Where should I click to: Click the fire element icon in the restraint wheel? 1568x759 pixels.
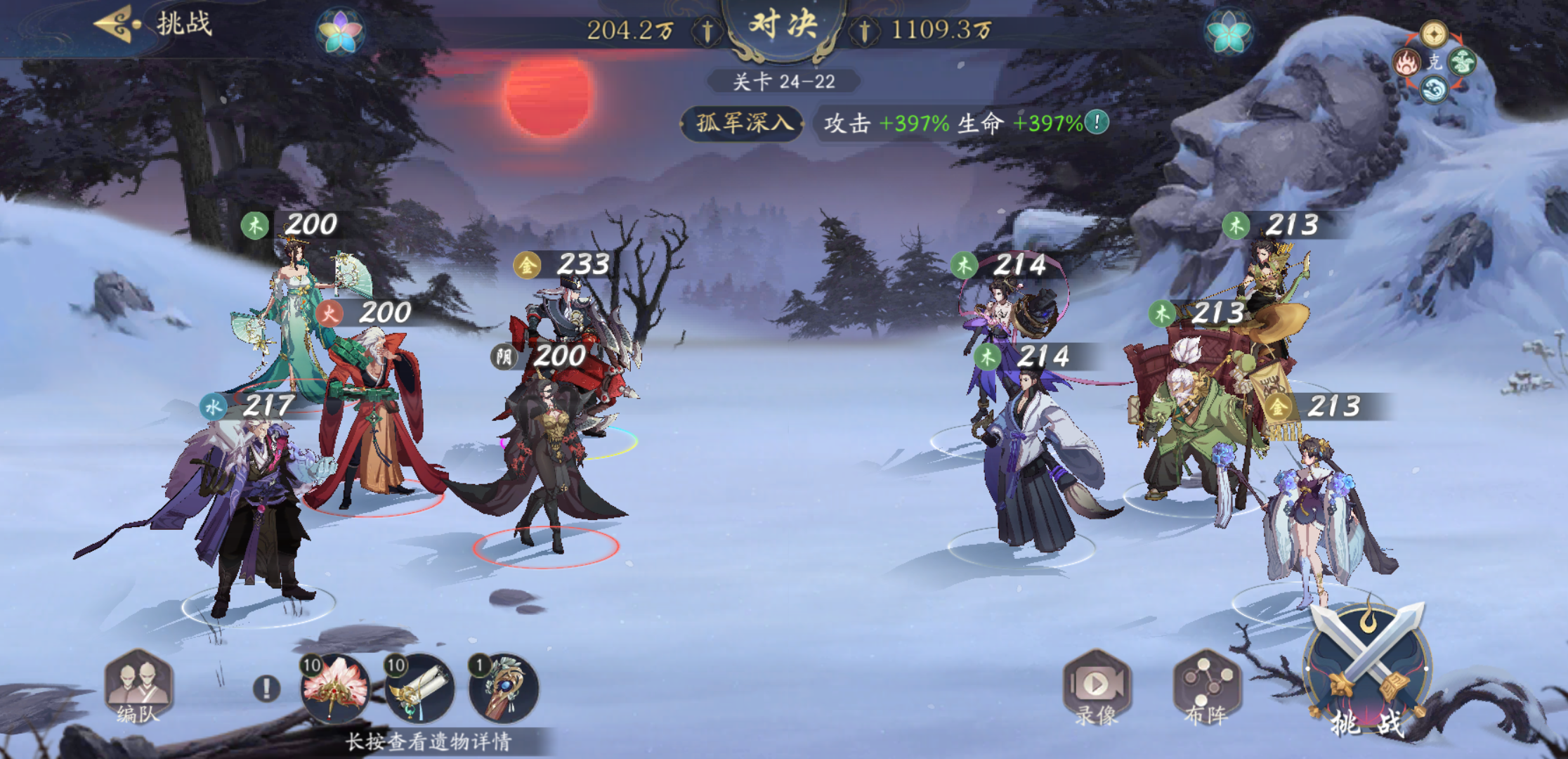point(1406,63)
